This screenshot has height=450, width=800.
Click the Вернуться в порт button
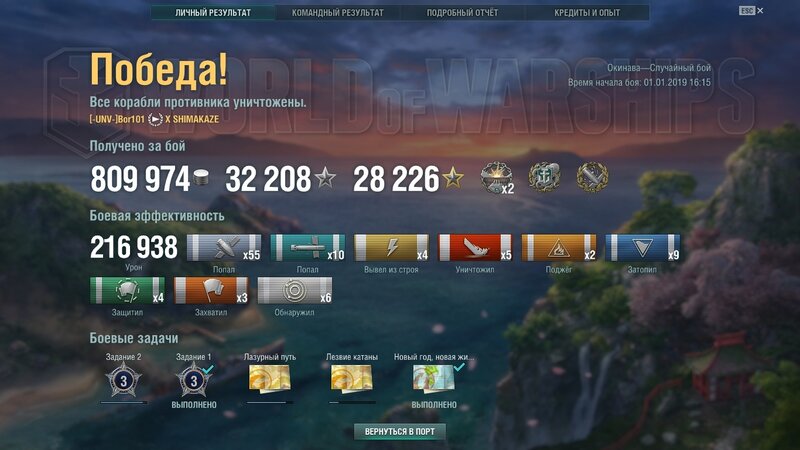(x=399, y=431)
